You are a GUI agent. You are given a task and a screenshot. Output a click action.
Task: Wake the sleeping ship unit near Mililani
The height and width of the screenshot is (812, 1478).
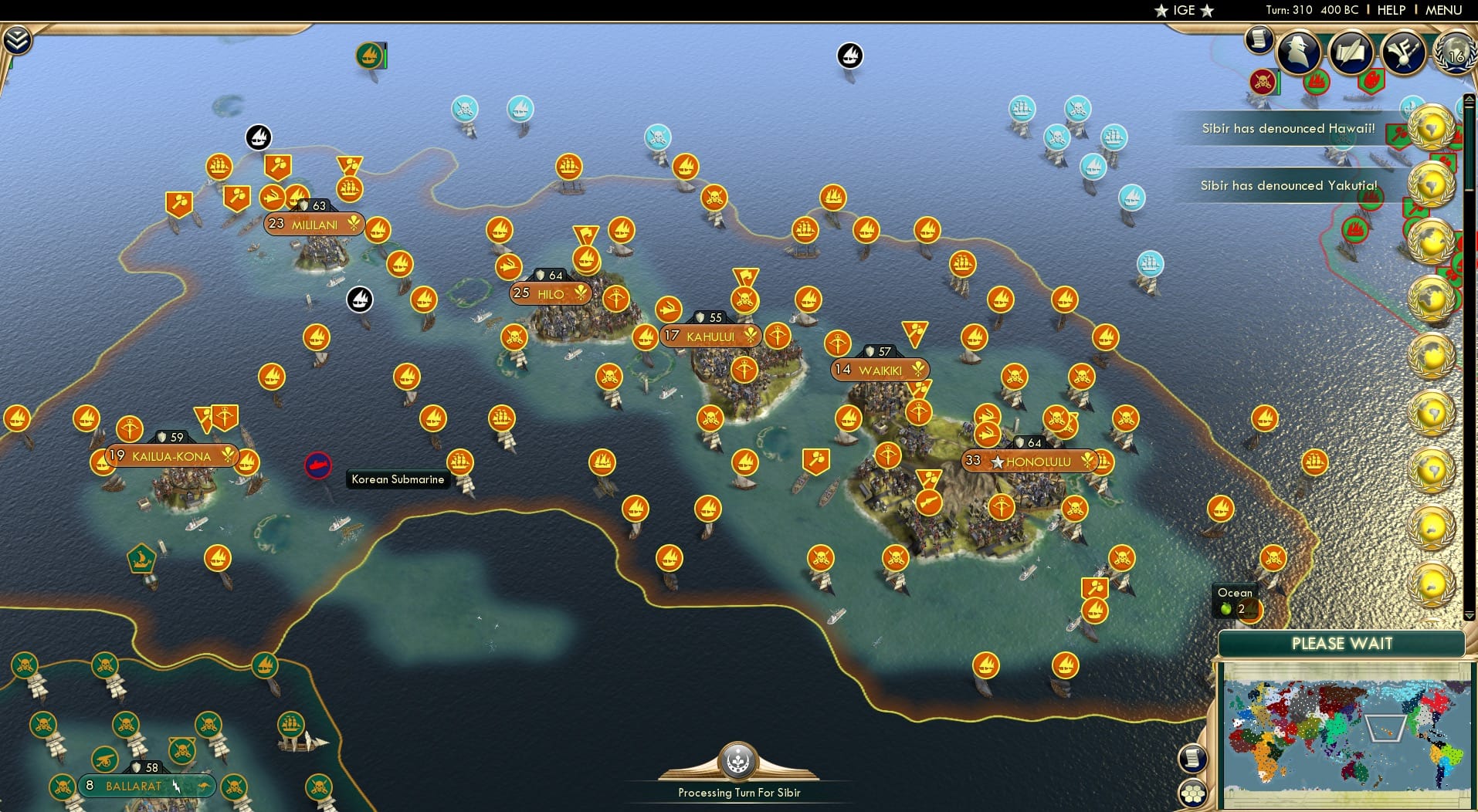tap(358, 300)
